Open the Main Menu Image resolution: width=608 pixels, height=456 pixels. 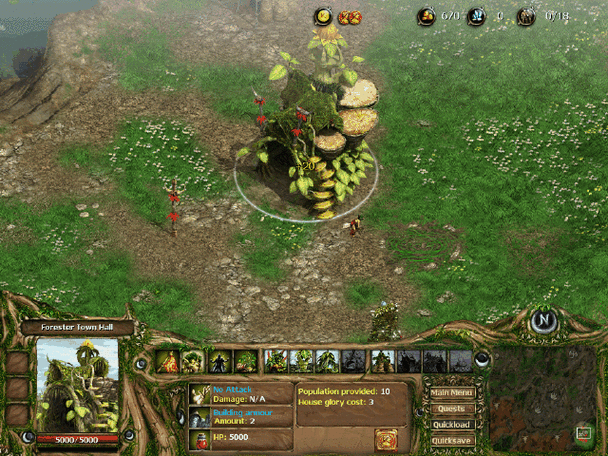click(452, 392)
